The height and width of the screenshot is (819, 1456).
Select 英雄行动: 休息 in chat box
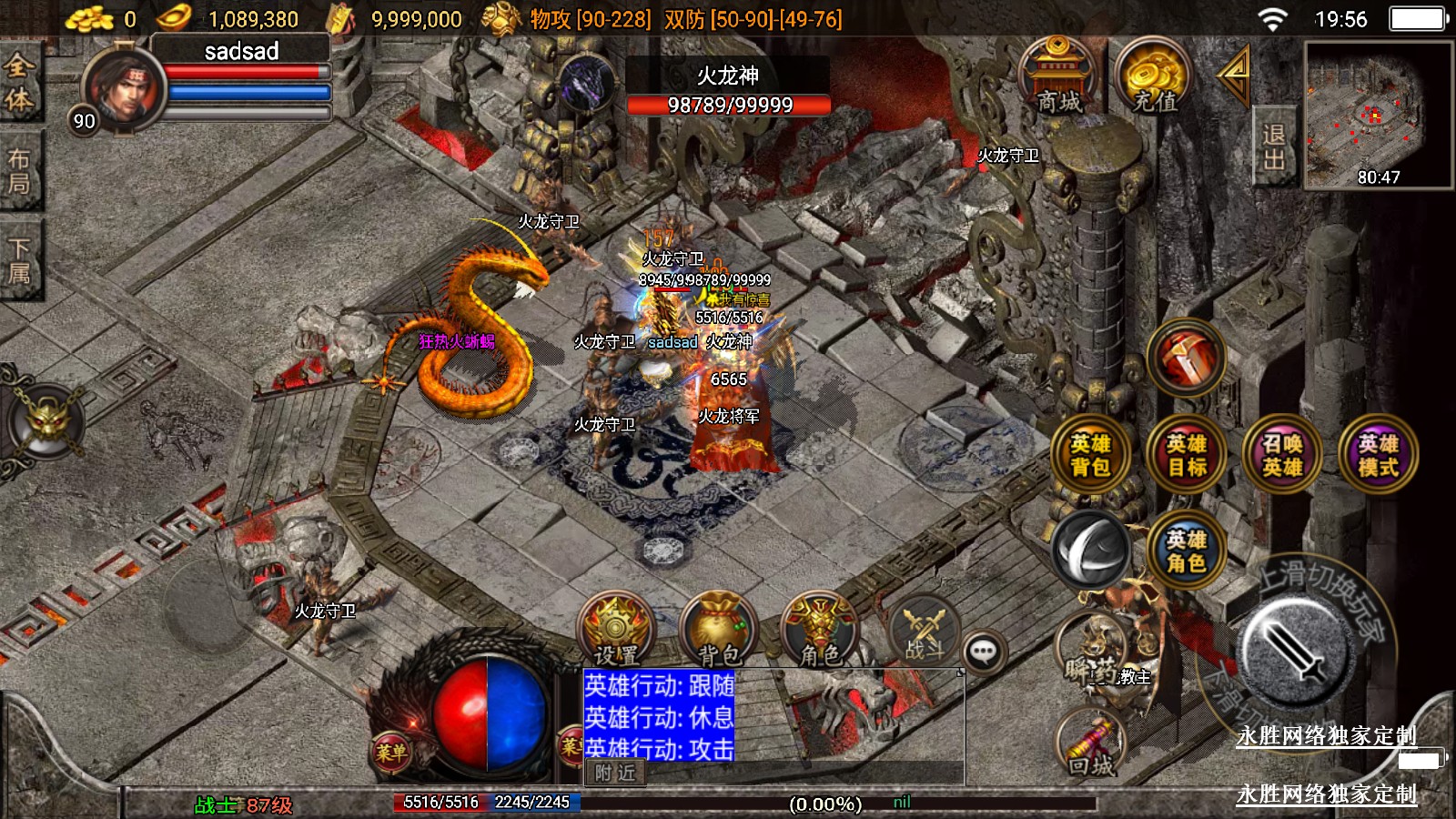tap(659, 717)
